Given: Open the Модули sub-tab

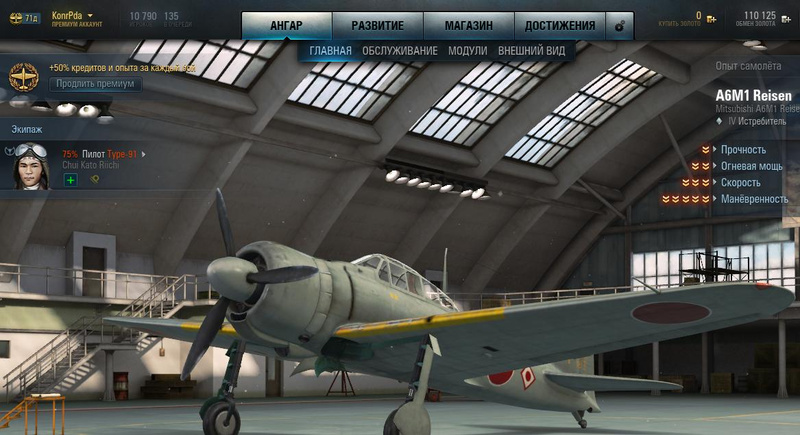Looking at the screenshot, I should click(x=468, y=50).
